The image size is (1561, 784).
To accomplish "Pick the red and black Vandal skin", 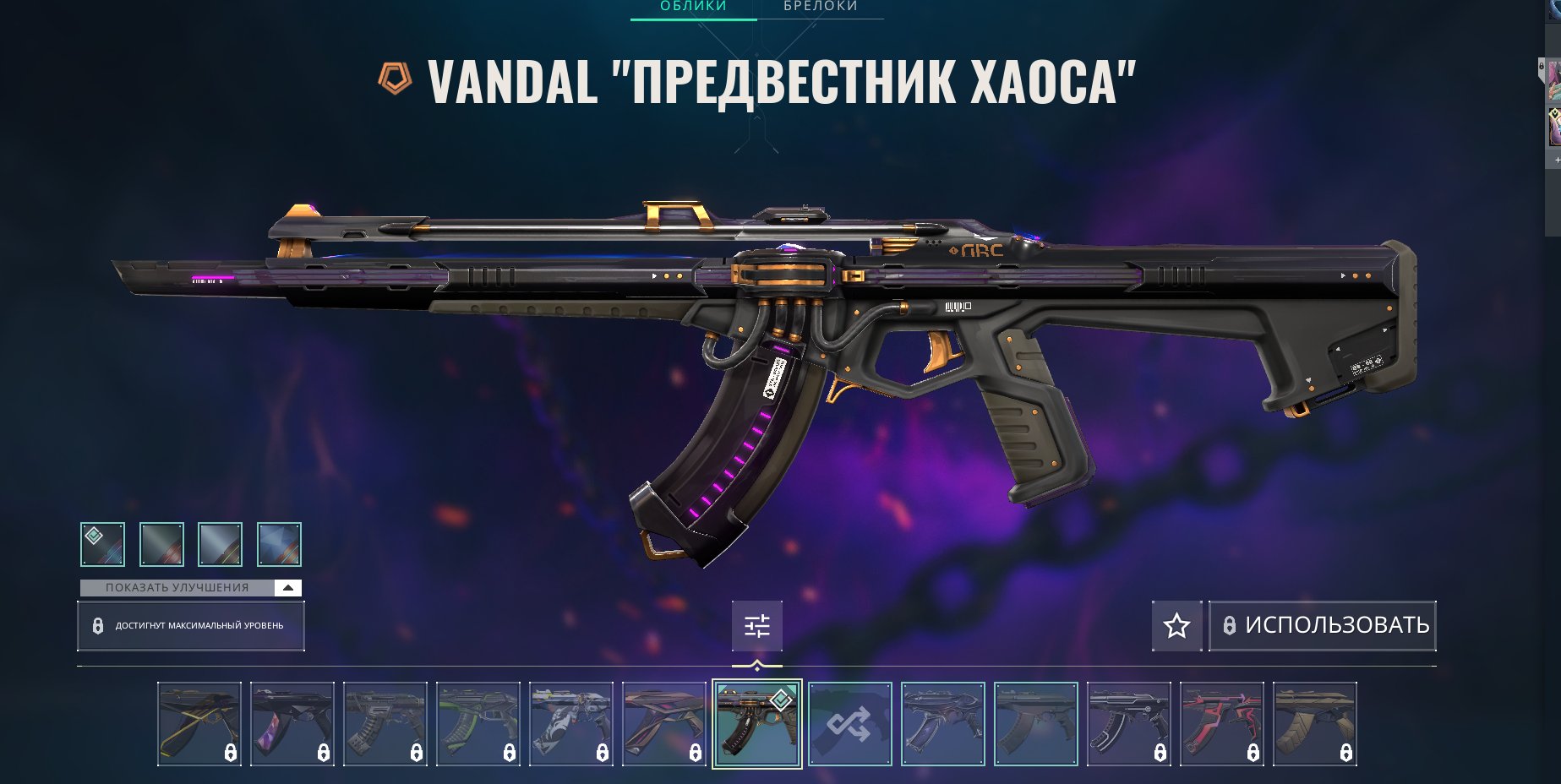I will [x=1221, y=724].
